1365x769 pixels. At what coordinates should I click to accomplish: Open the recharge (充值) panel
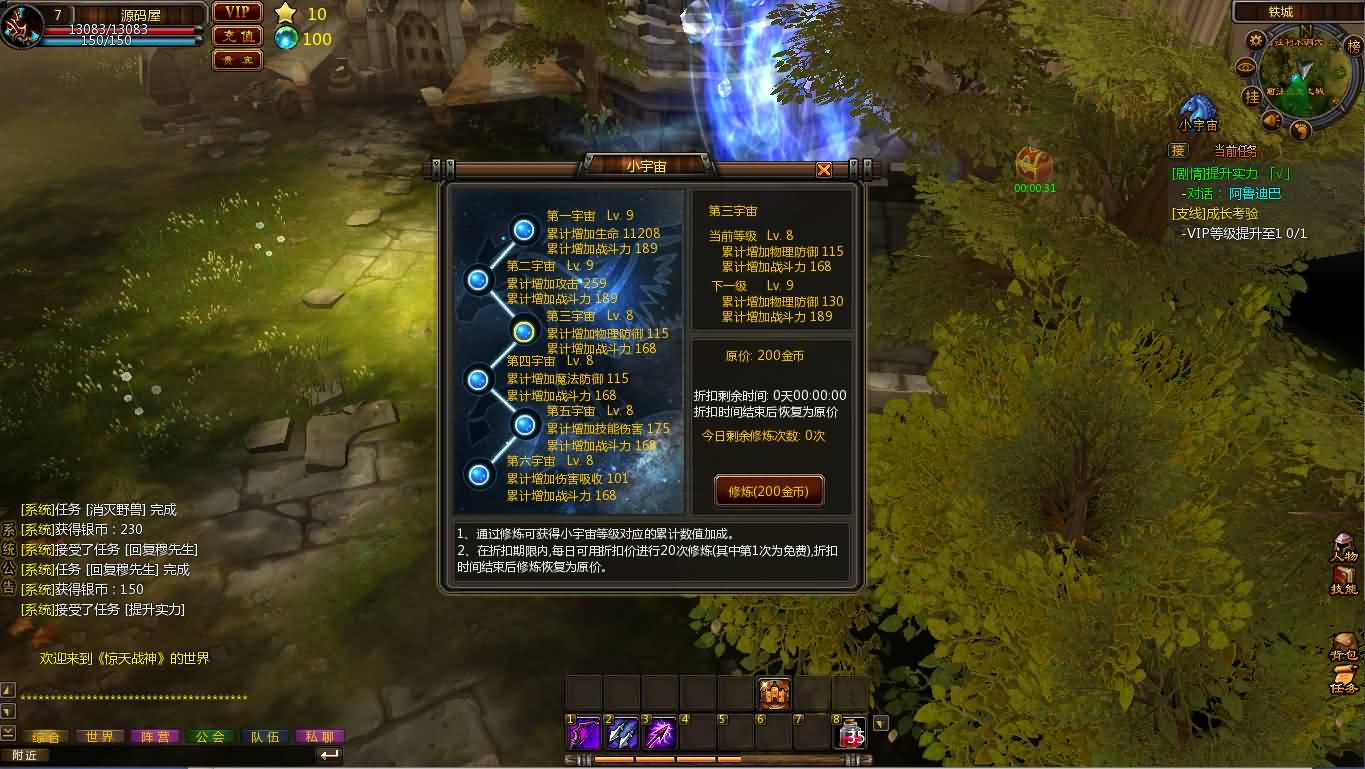[237, 35]
